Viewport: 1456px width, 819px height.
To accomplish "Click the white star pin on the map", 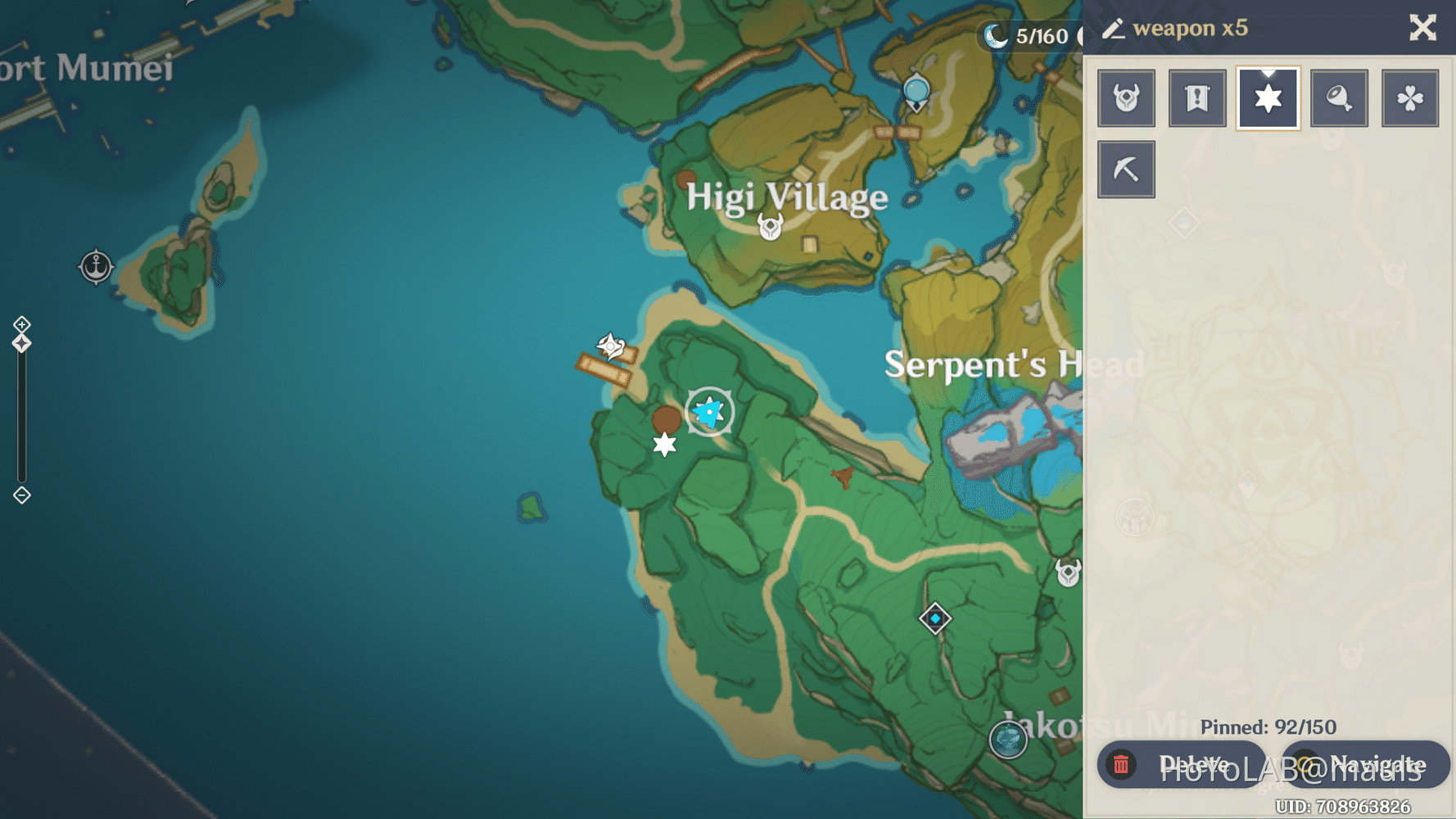I will [x=664, y=445].
